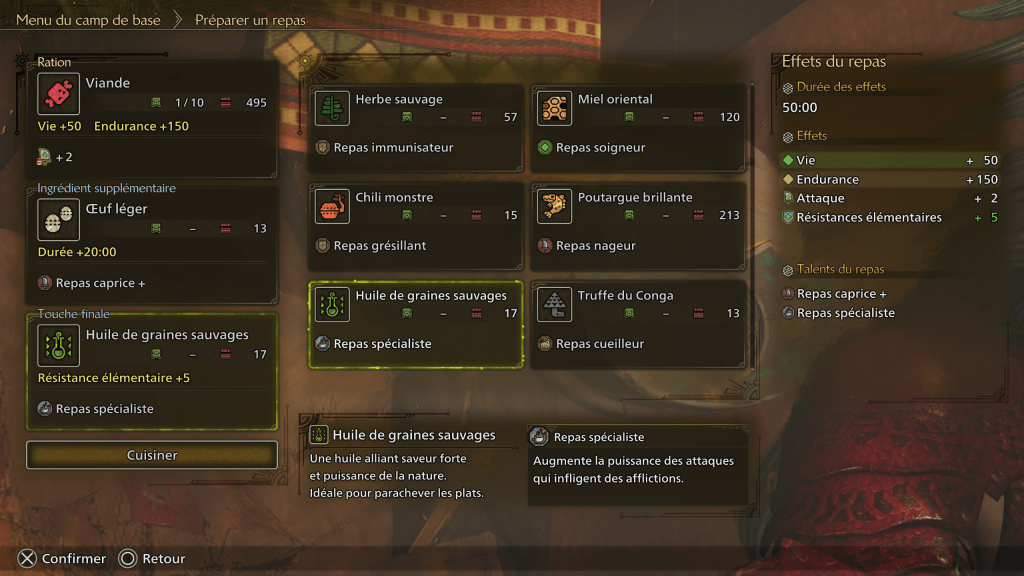Pick the Poutargue brillante ingredient
1024x576 pixels.
pos(639,226)
